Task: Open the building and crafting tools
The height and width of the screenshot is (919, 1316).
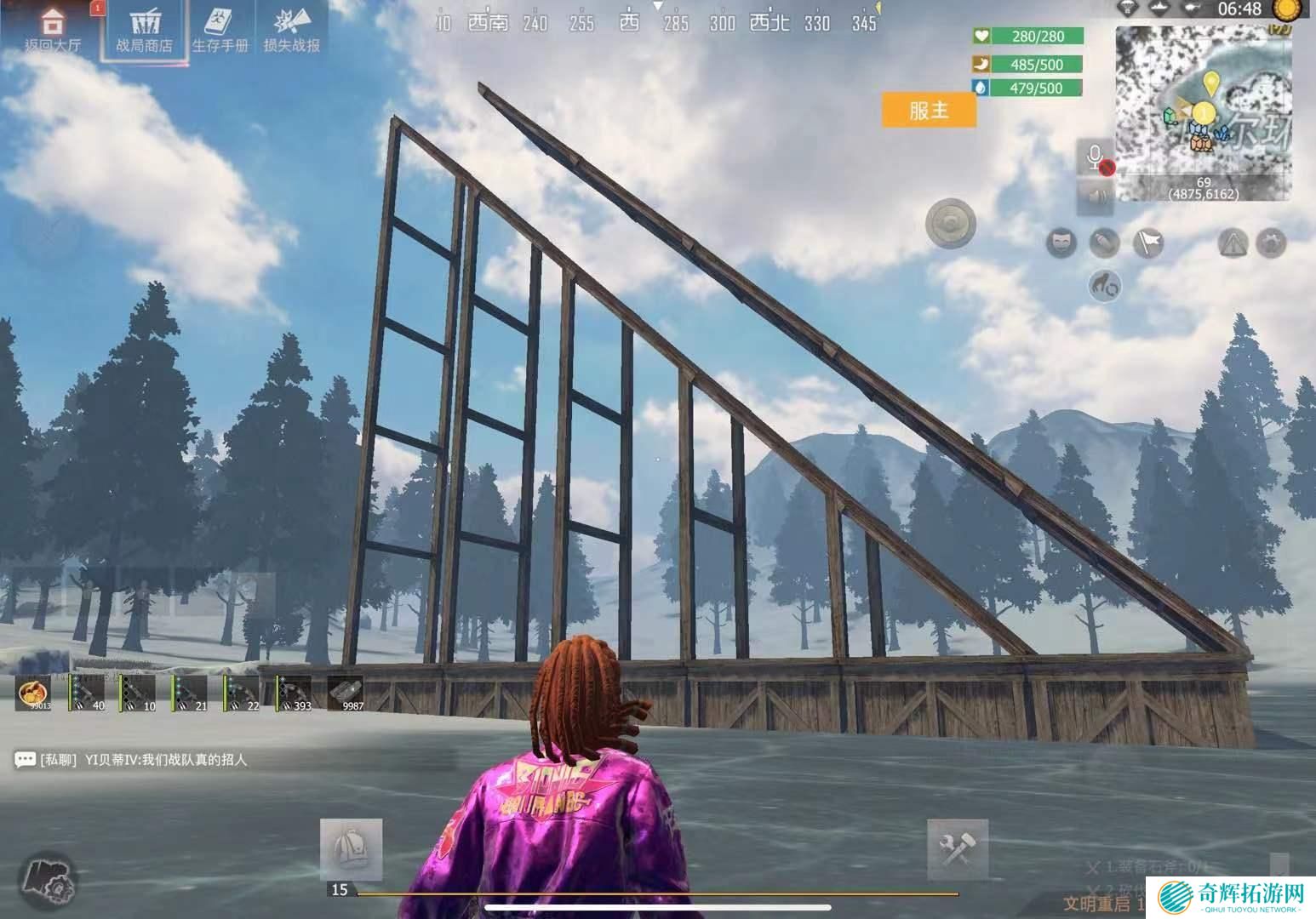Action: click(x=958, y=848)
